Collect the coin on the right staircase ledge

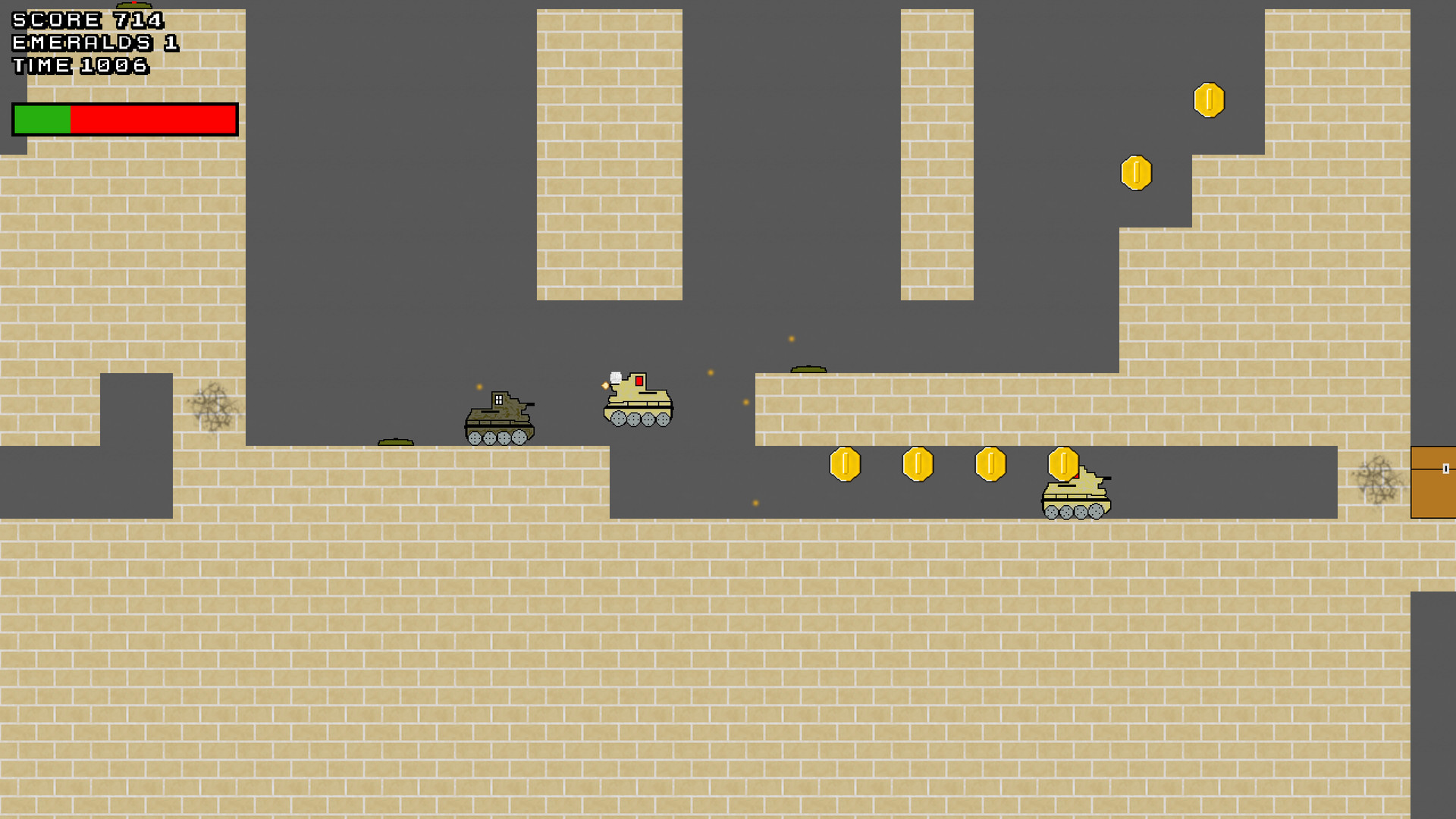click(x=1135, y=172)
